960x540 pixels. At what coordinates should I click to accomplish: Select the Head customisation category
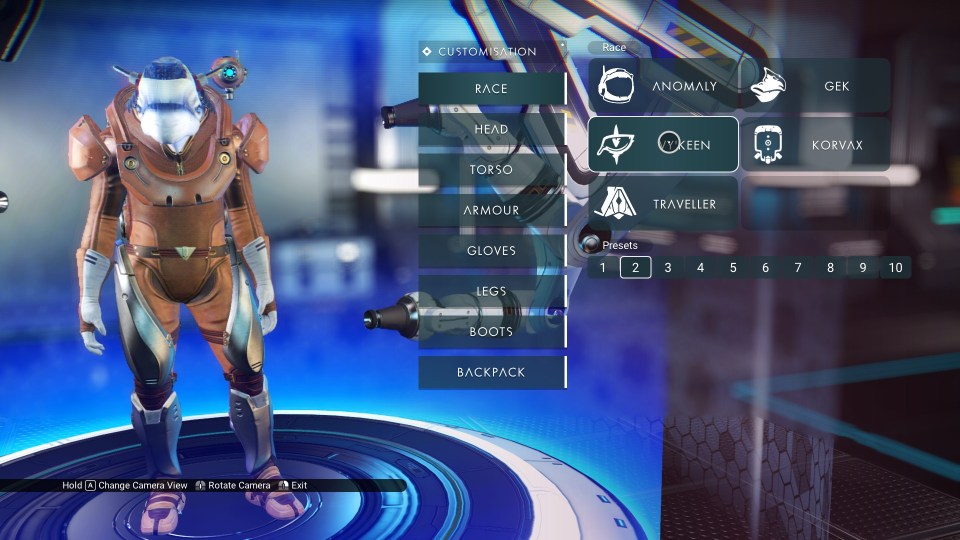click(492, 129)
